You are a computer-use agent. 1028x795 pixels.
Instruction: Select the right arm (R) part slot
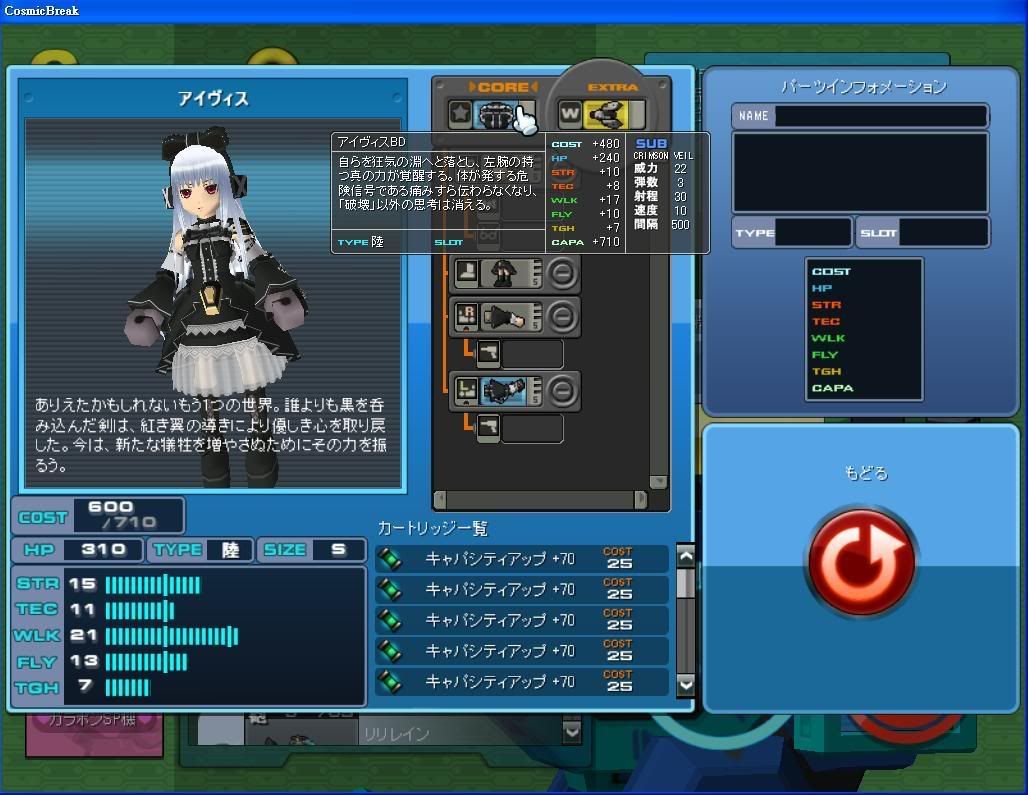pos(497,317)
